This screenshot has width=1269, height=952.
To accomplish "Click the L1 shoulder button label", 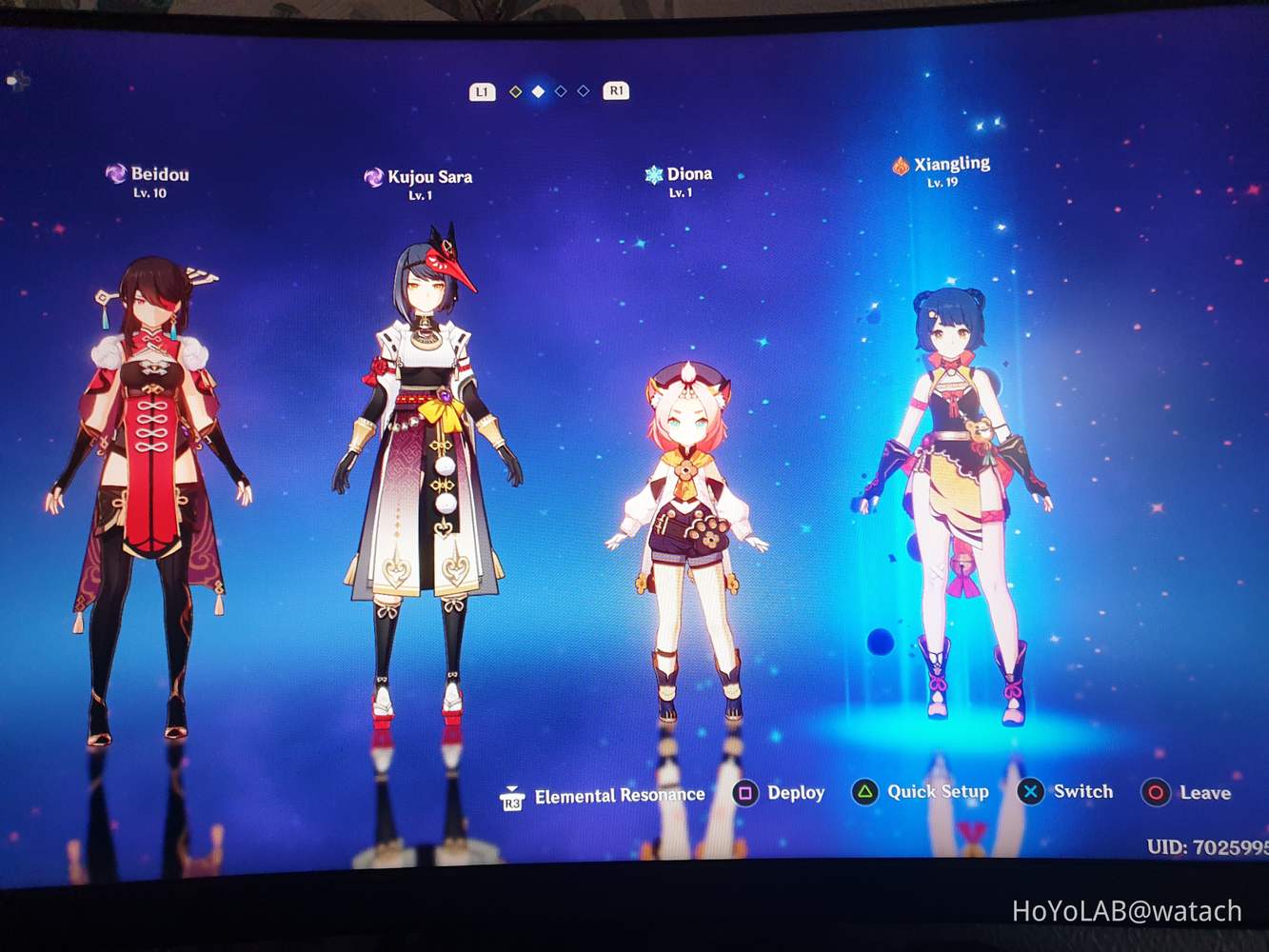I will coord(481,91).
